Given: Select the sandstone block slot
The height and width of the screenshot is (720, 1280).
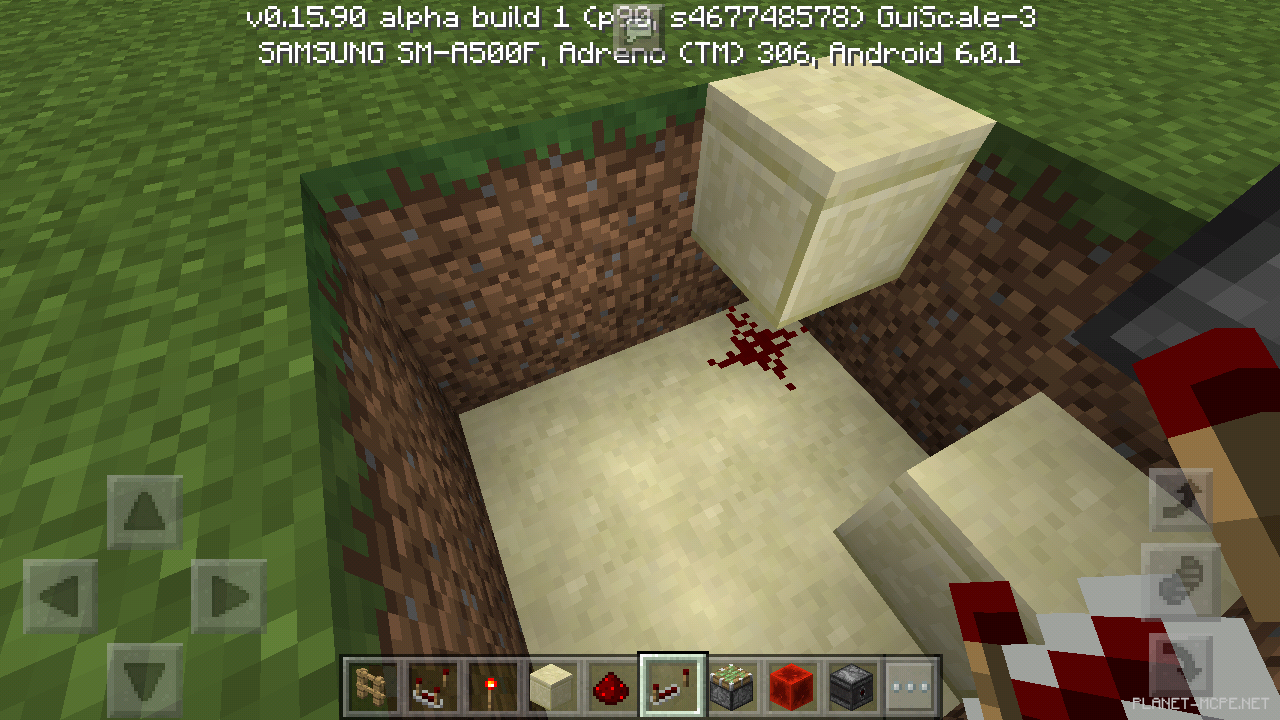Looking at the screenshot, I should coord(549,686).
